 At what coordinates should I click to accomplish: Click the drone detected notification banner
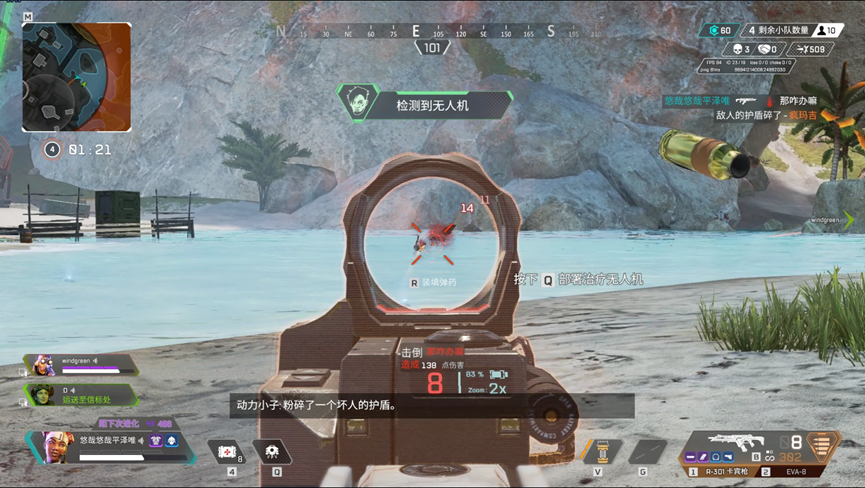click(425, 103)
